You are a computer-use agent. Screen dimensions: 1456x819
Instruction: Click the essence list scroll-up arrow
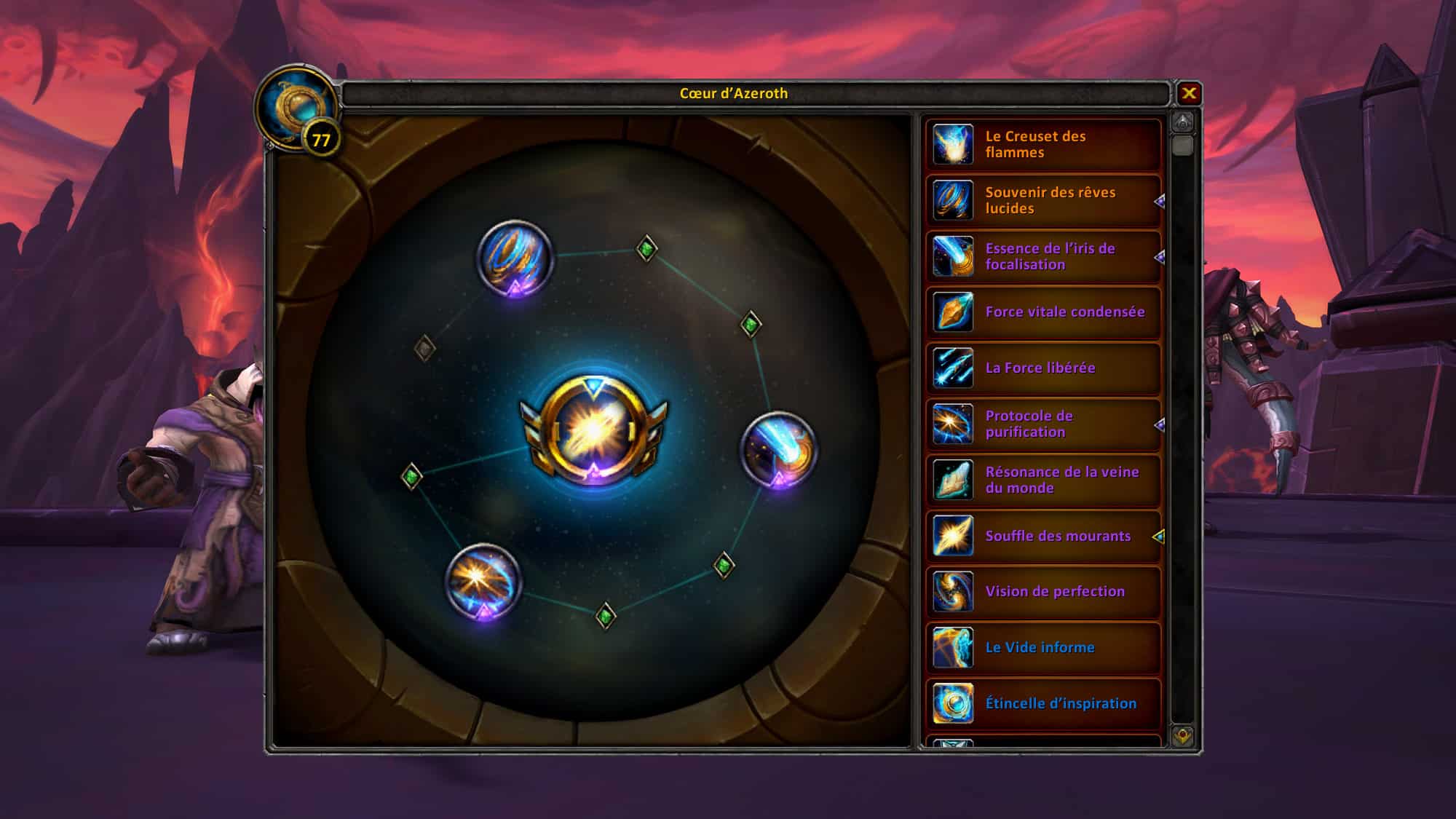1183,122
